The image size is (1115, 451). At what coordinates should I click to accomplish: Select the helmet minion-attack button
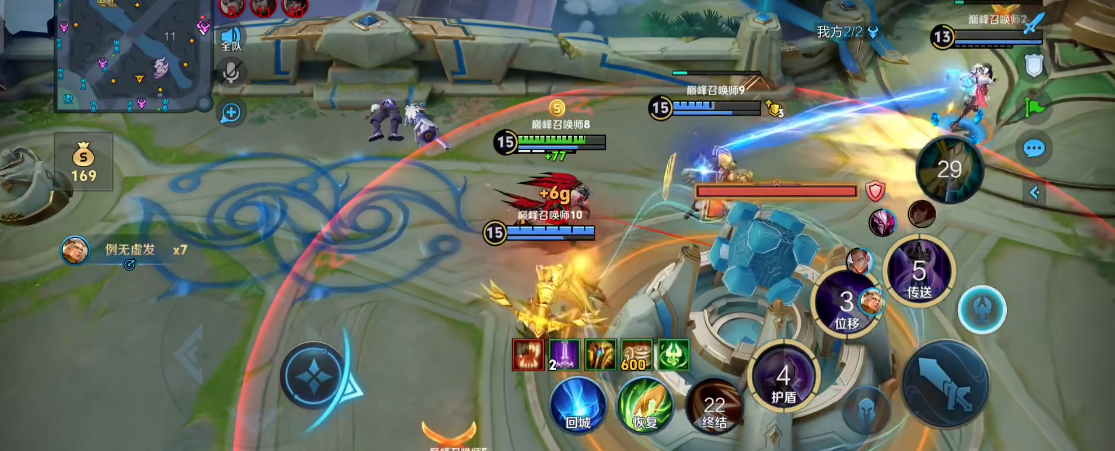[866, 410]
